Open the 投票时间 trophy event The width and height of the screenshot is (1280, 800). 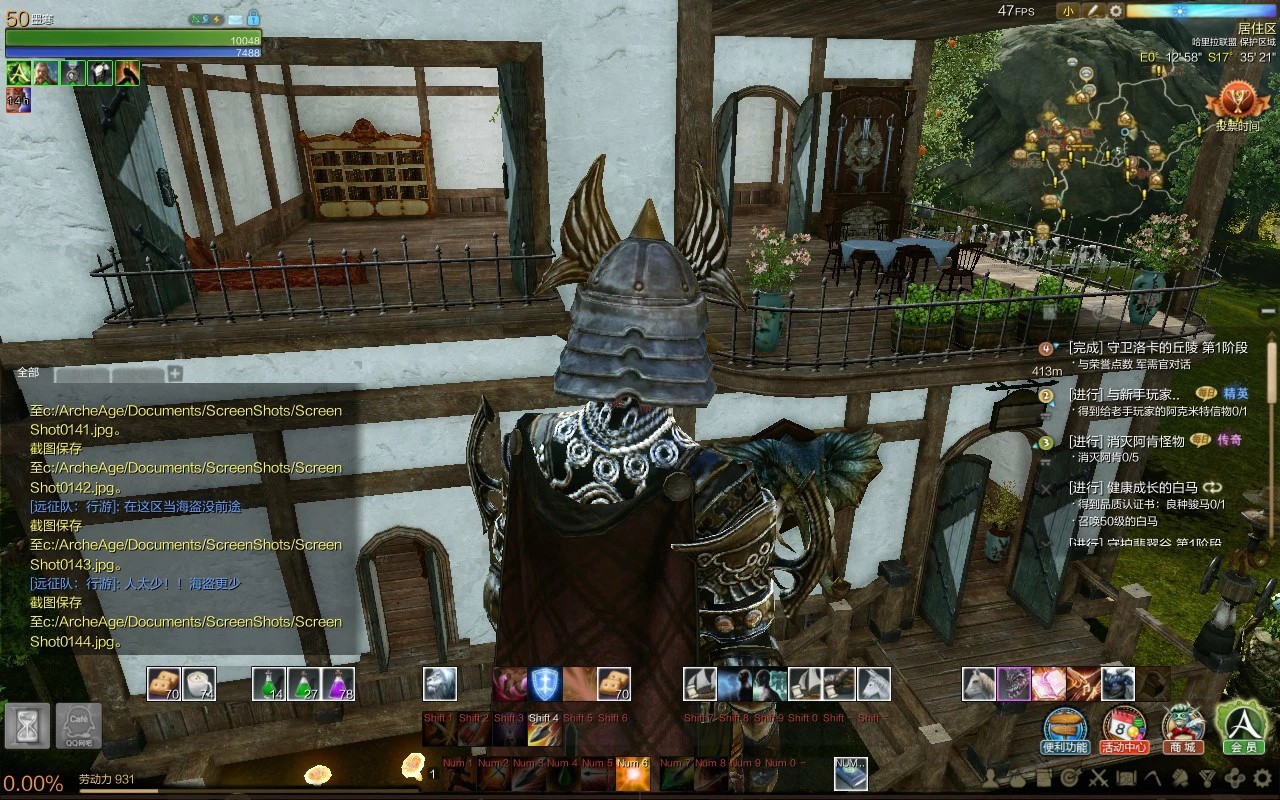click(1237, 106)
